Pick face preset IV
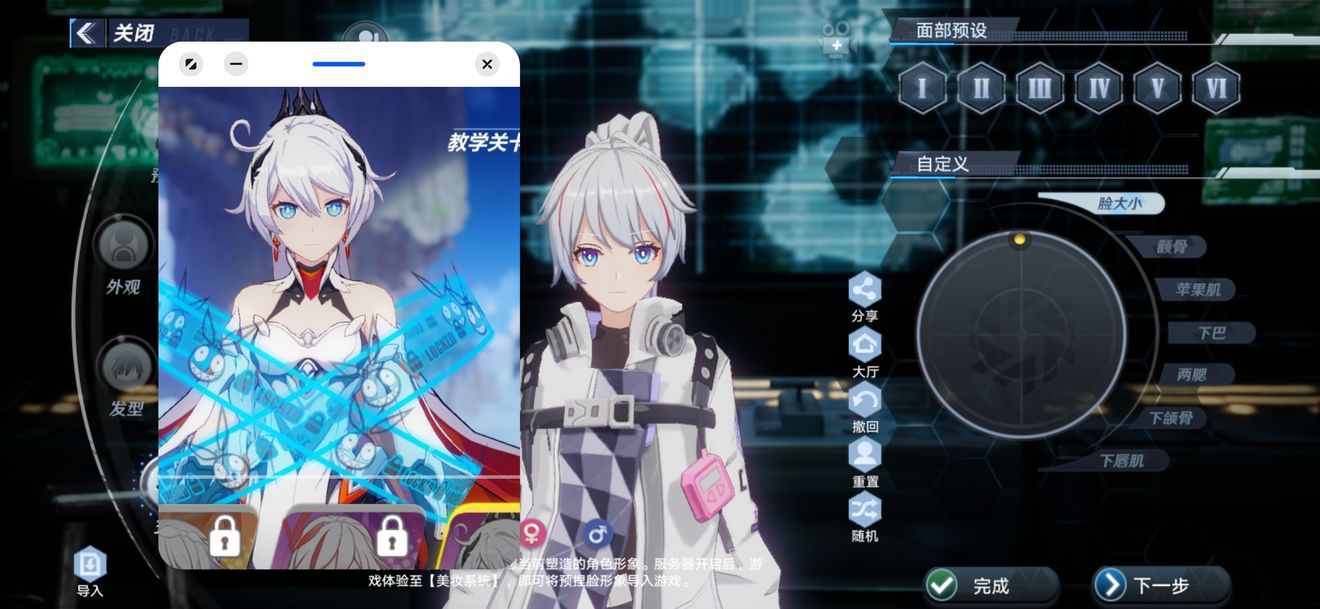This screenshot has height=609, width=1320. pos(1099,89)
